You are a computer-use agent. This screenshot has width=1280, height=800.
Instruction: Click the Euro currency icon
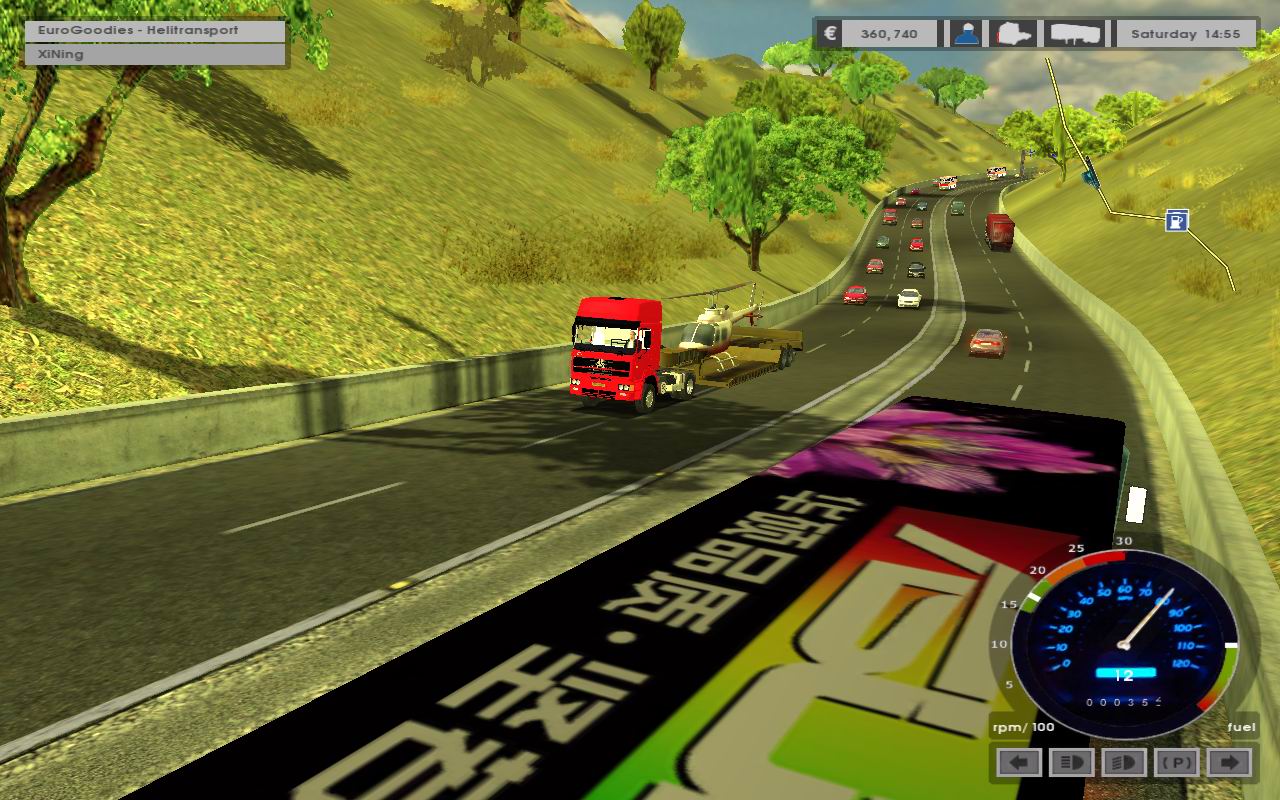coord(829,33)
